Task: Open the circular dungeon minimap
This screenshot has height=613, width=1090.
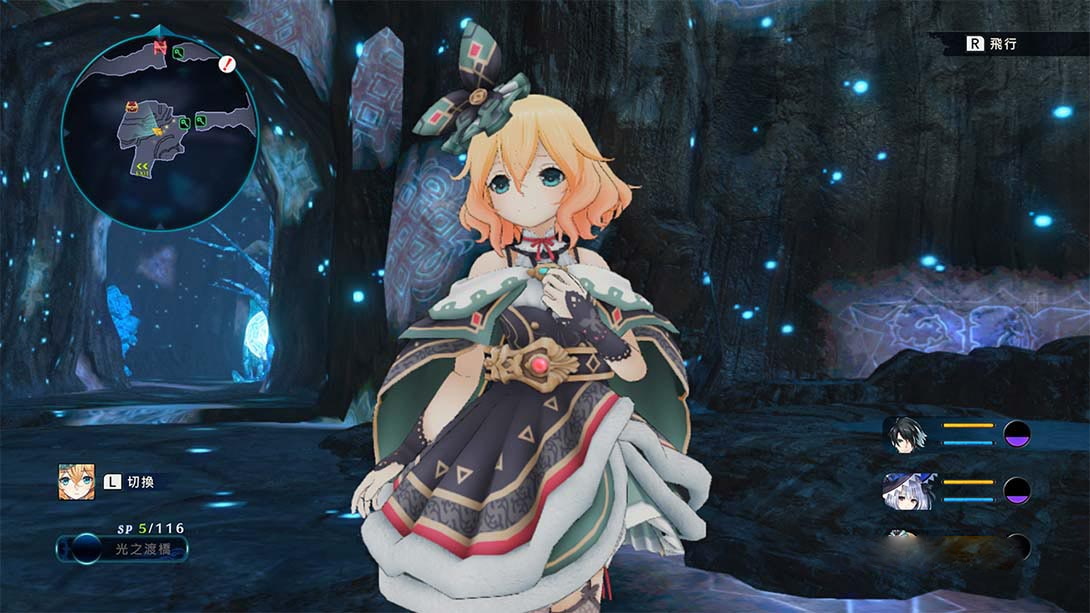Action: pyautogui.click(x=160, y=130)
